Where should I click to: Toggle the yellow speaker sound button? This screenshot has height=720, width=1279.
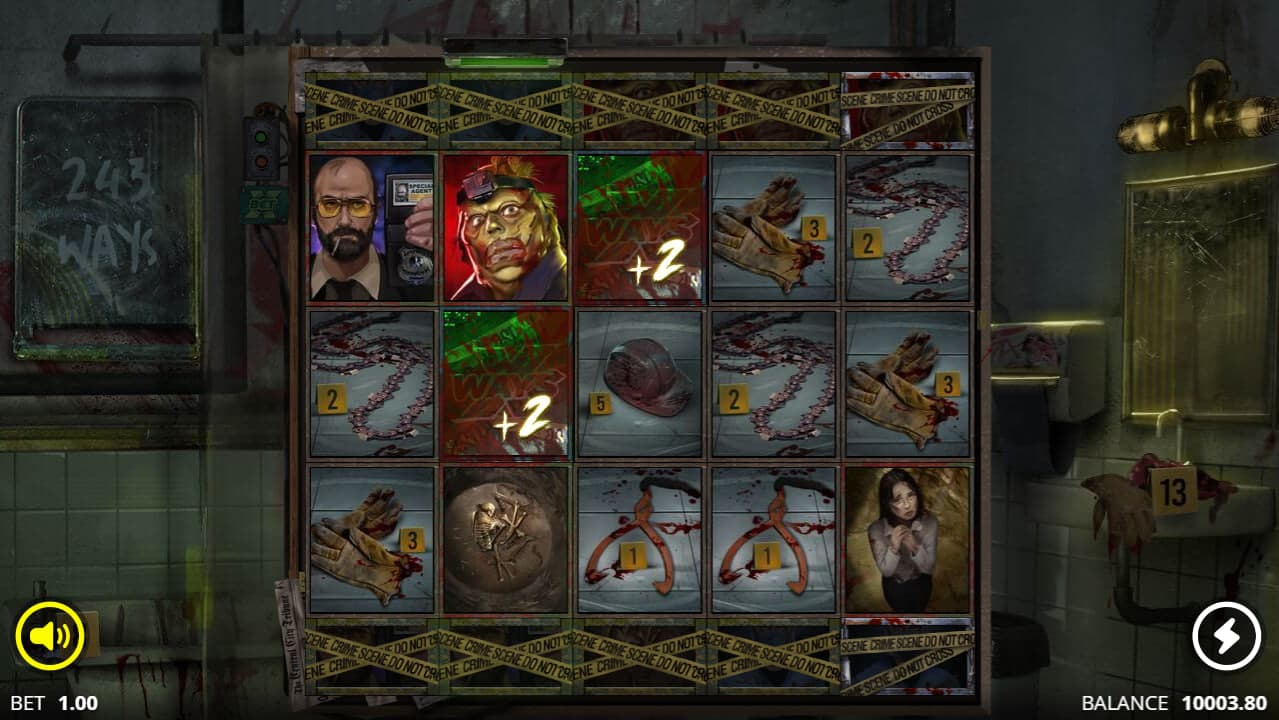coord(50,636)
